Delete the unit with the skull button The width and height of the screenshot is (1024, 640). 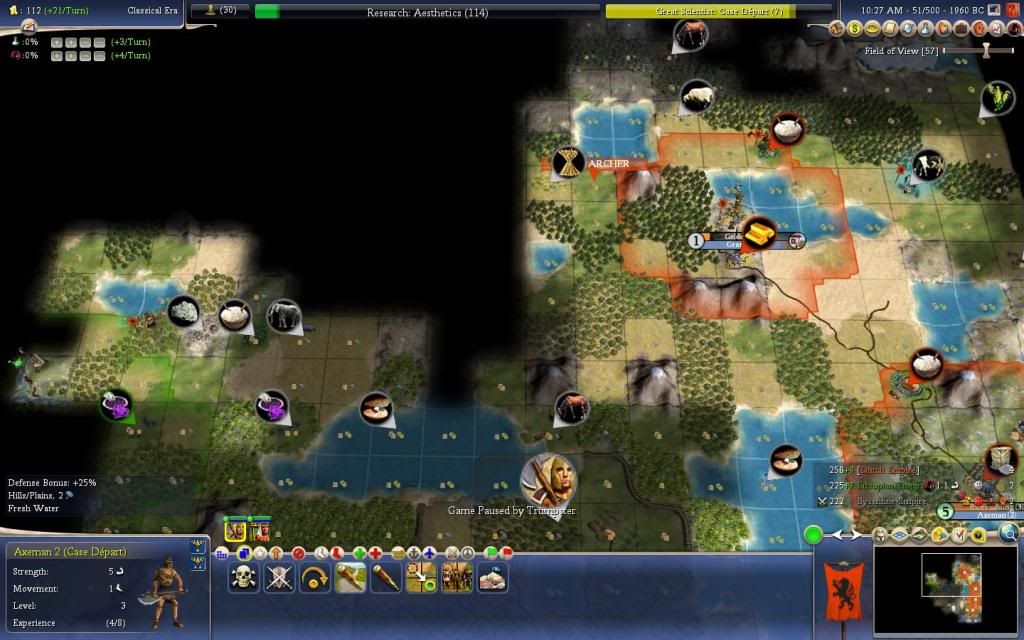coord(243,577)
